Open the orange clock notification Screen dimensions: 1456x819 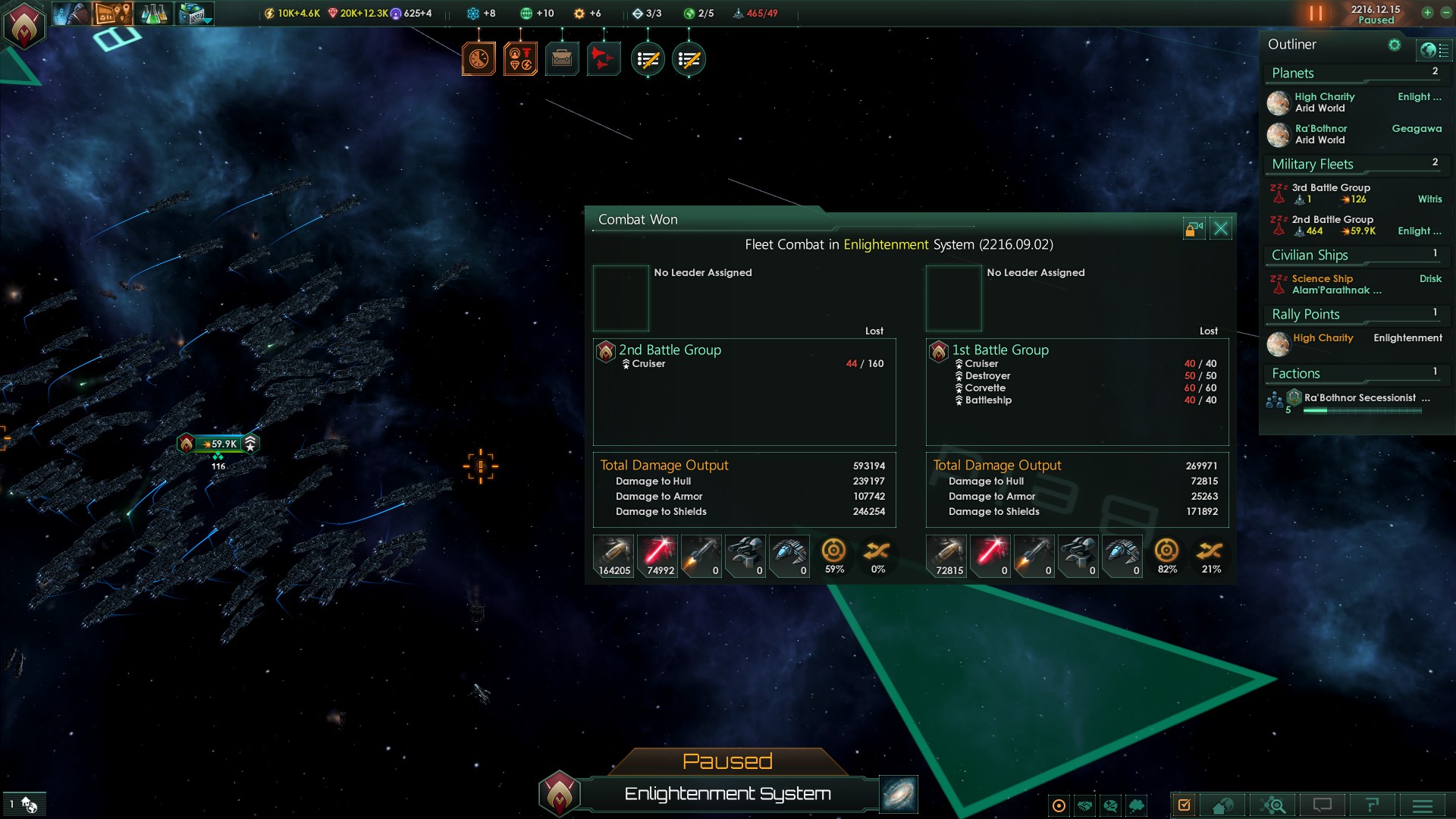tap(479, 58)
